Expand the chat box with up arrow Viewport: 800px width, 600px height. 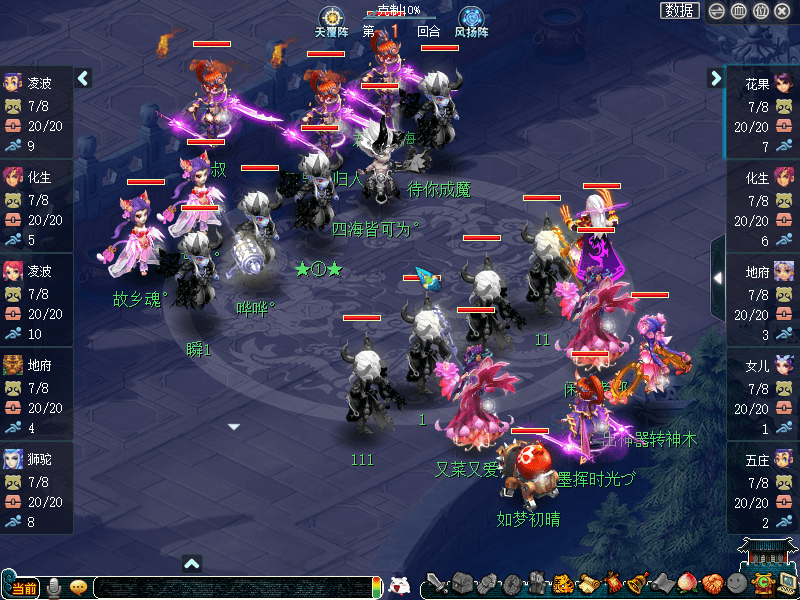click(193, 563)
